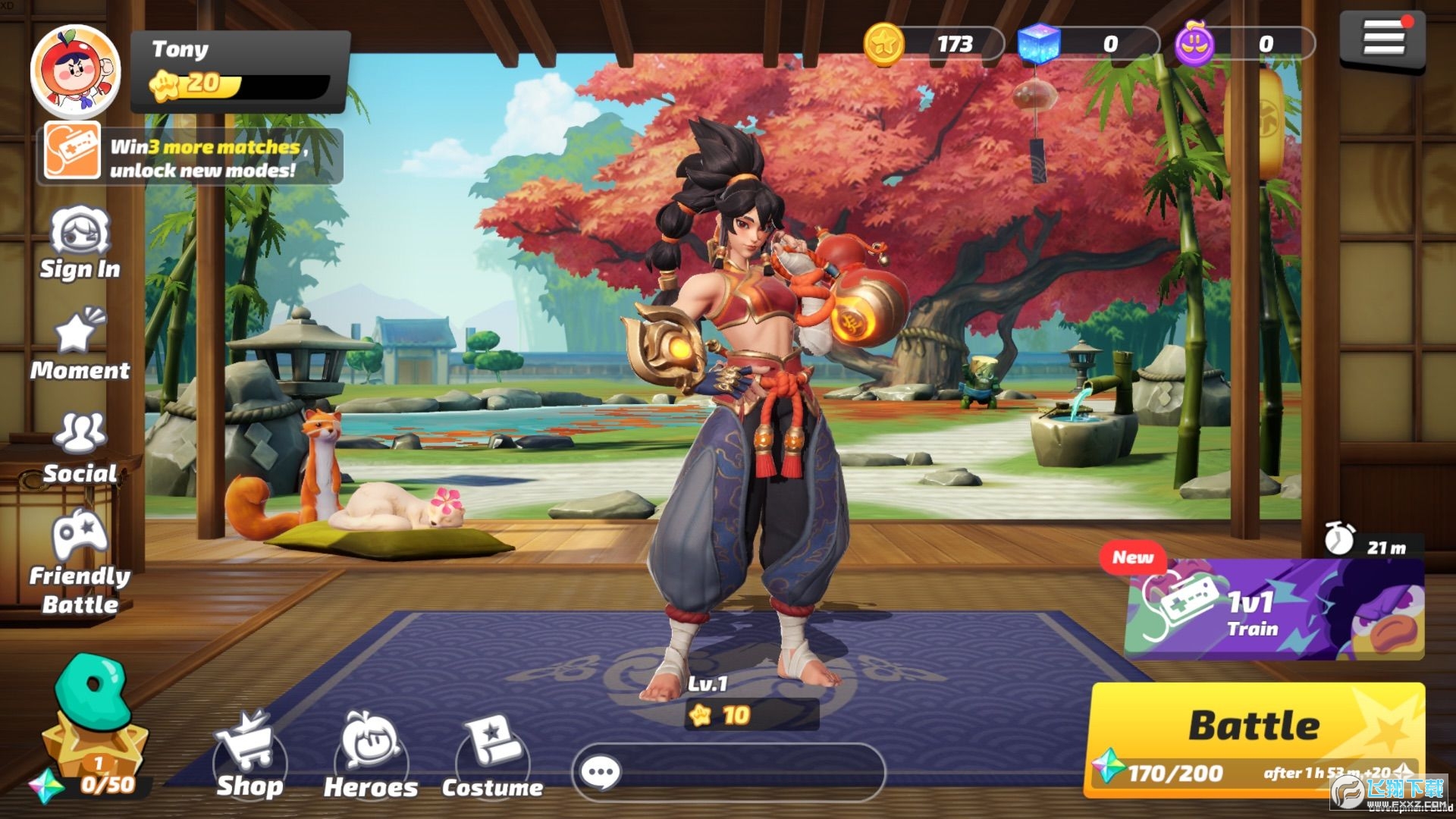This screenshot has height=819, width=1456.
Task: Start a Friendly Battle
Action: coord(80,561)
